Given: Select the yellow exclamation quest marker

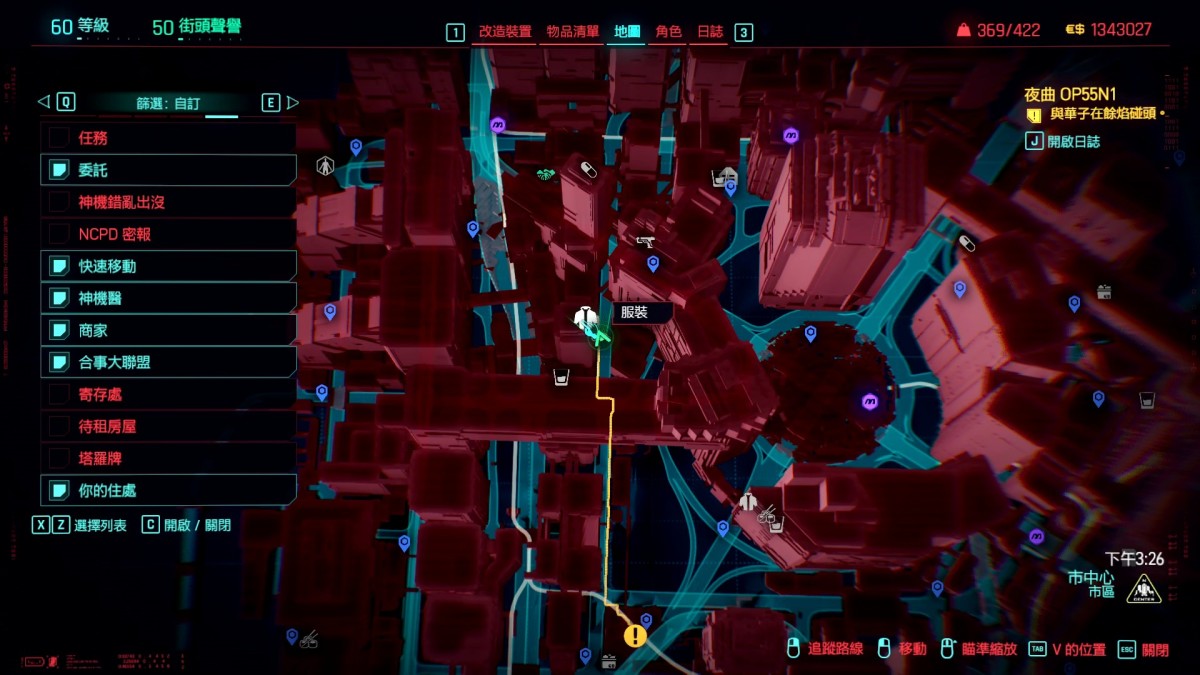Looking at the screenshot, I should pyautogui.click(x=635, y=636).
